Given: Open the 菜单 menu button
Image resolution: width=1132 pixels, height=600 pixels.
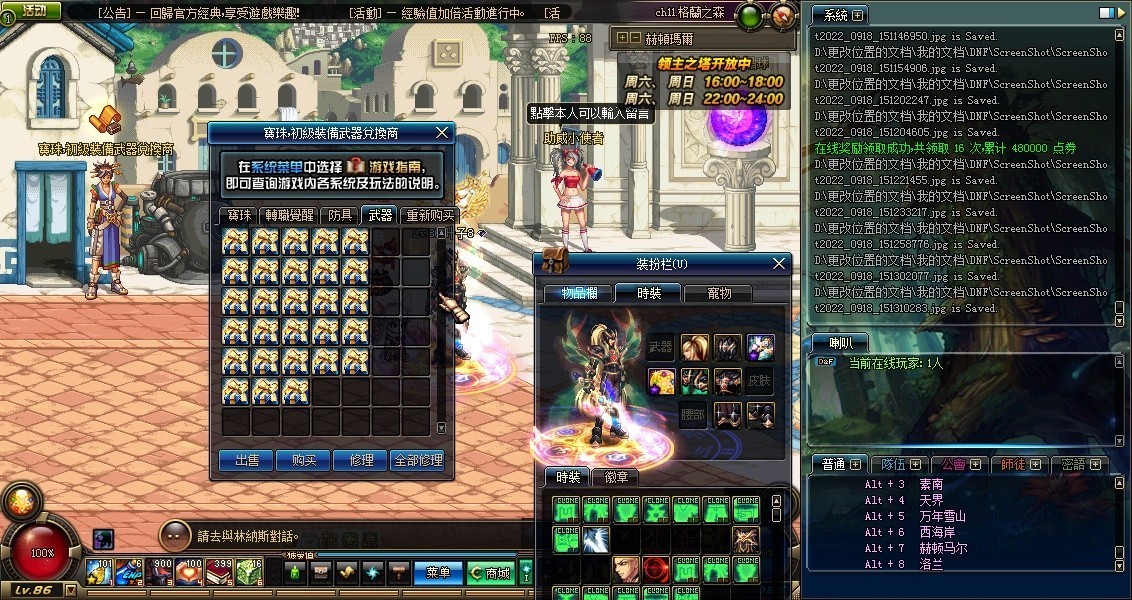Looking at the screenshot, I should (438, 573).
